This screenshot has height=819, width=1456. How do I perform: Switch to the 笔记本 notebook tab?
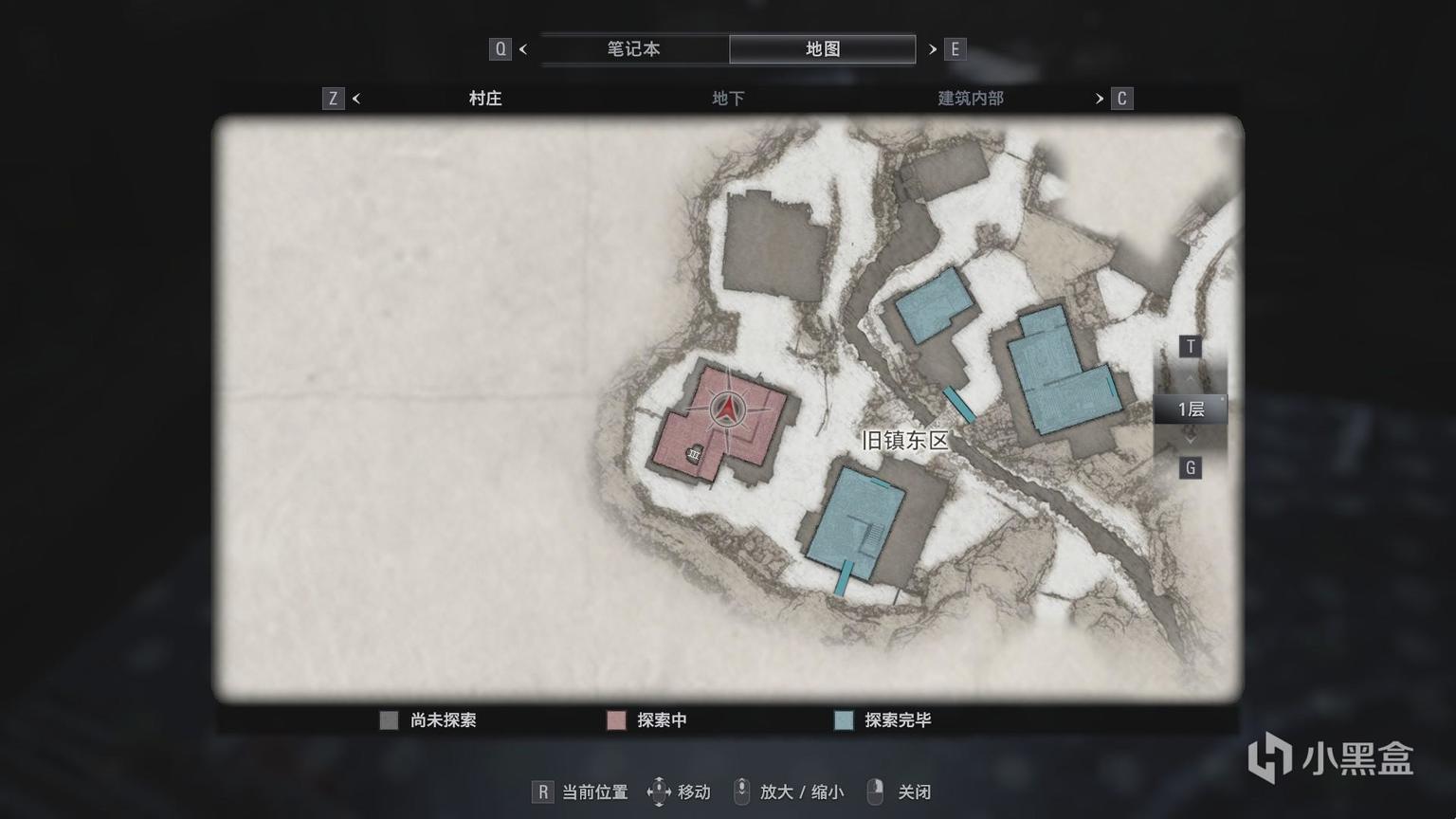pyautogui.click(x=633, y=49)
